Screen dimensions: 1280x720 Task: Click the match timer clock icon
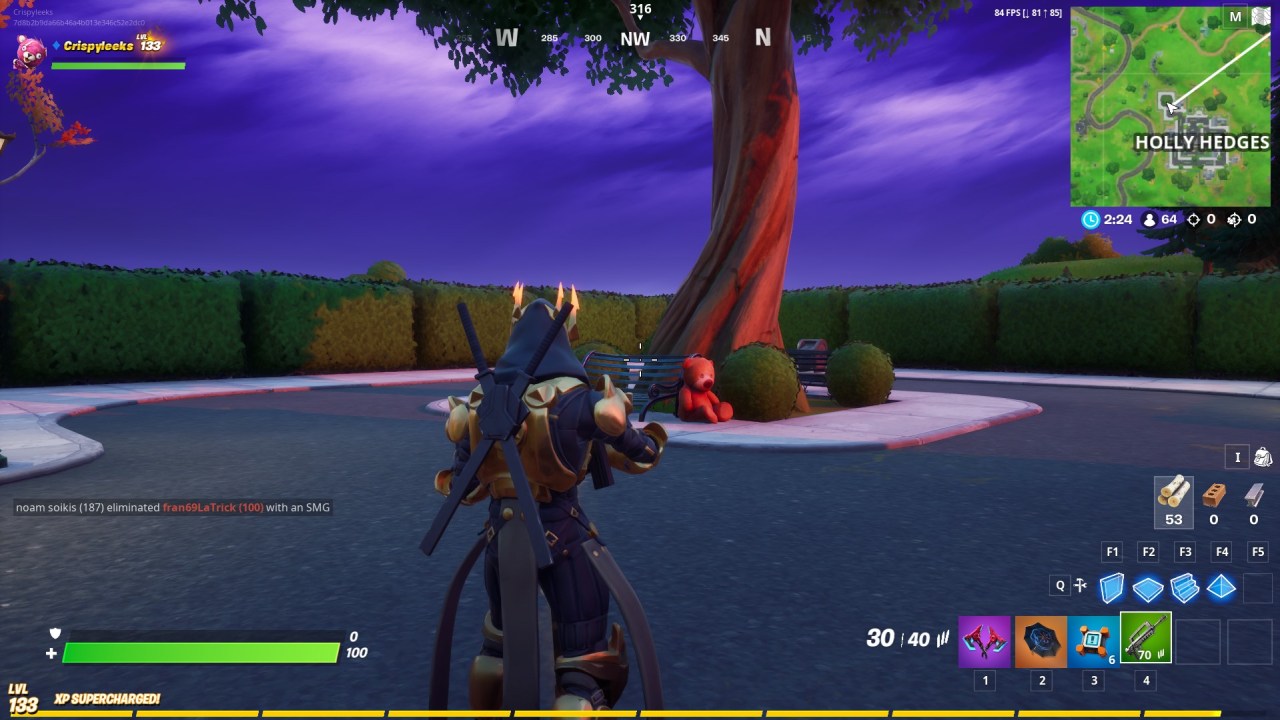pyautogui.click(x=1090, y=219)
